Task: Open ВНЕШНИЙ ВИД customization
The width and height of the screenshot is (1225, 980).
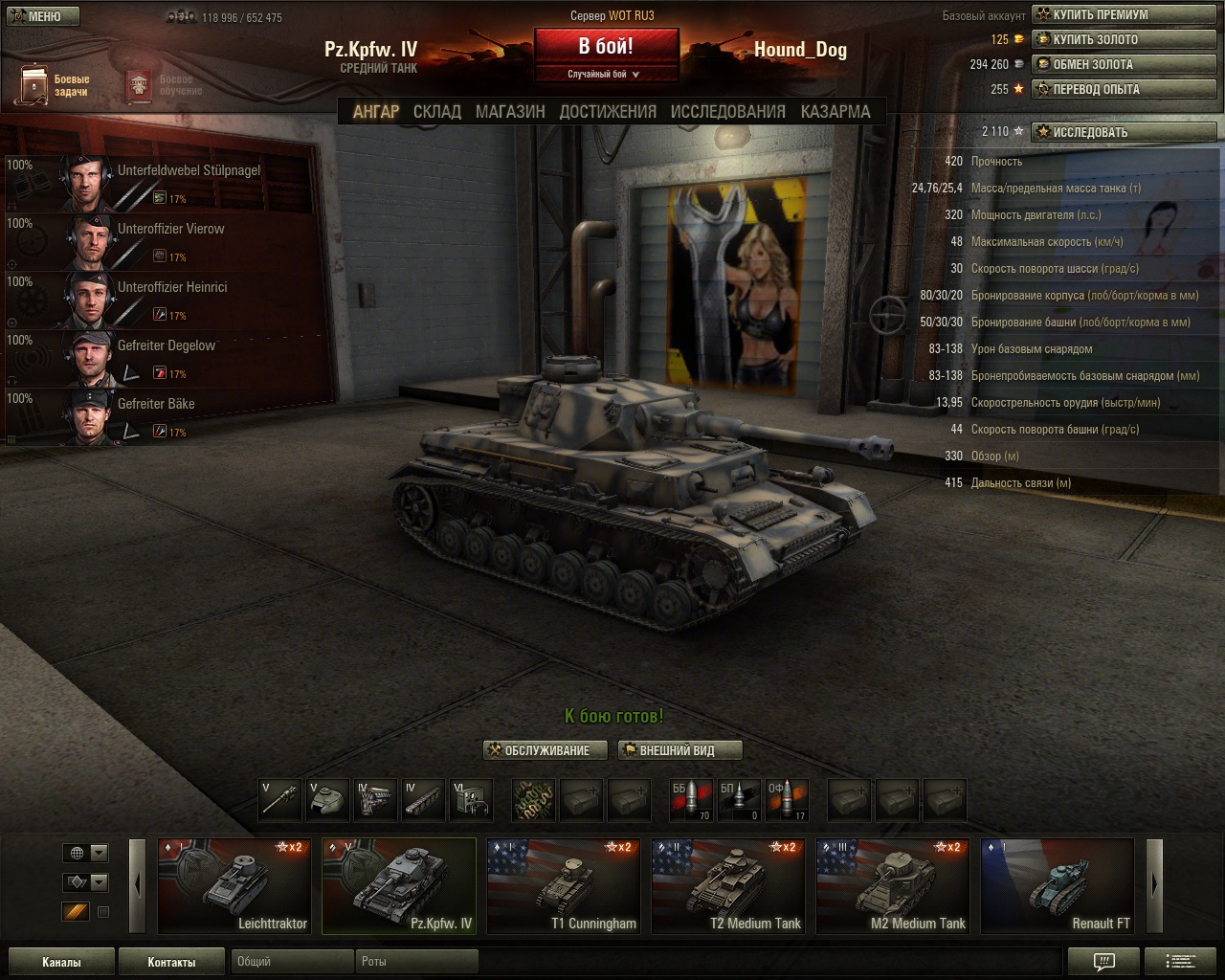Action: coord(679,750)
